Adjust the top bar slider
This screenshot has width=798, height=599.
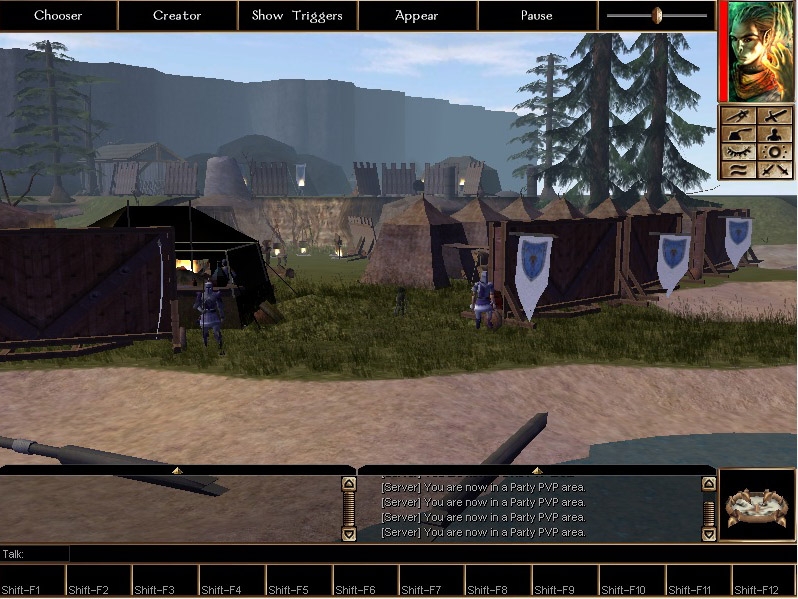[657, 15]
